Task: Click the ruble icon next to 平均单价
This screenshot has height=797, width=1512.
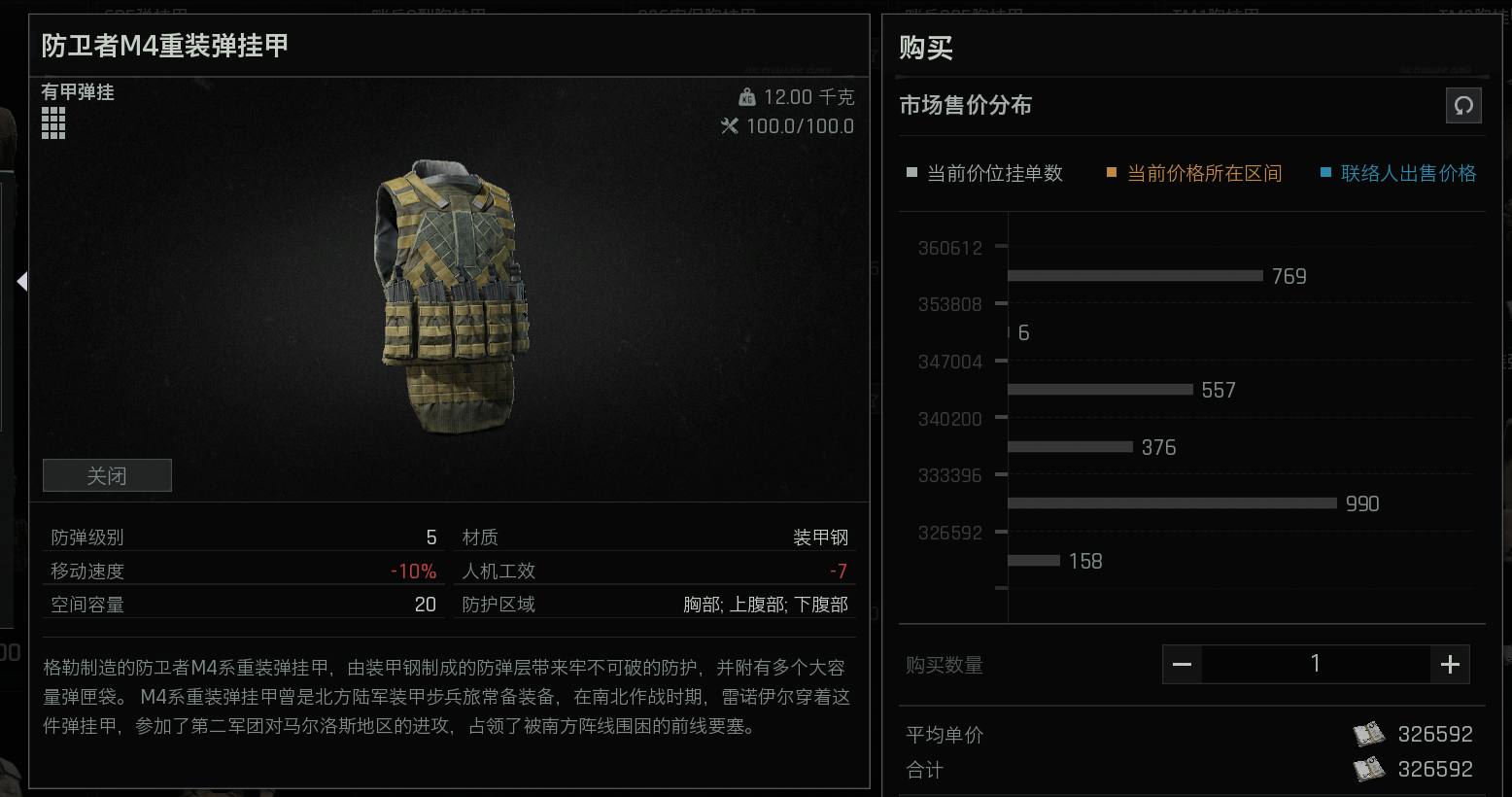Action: pos(1370,735)
